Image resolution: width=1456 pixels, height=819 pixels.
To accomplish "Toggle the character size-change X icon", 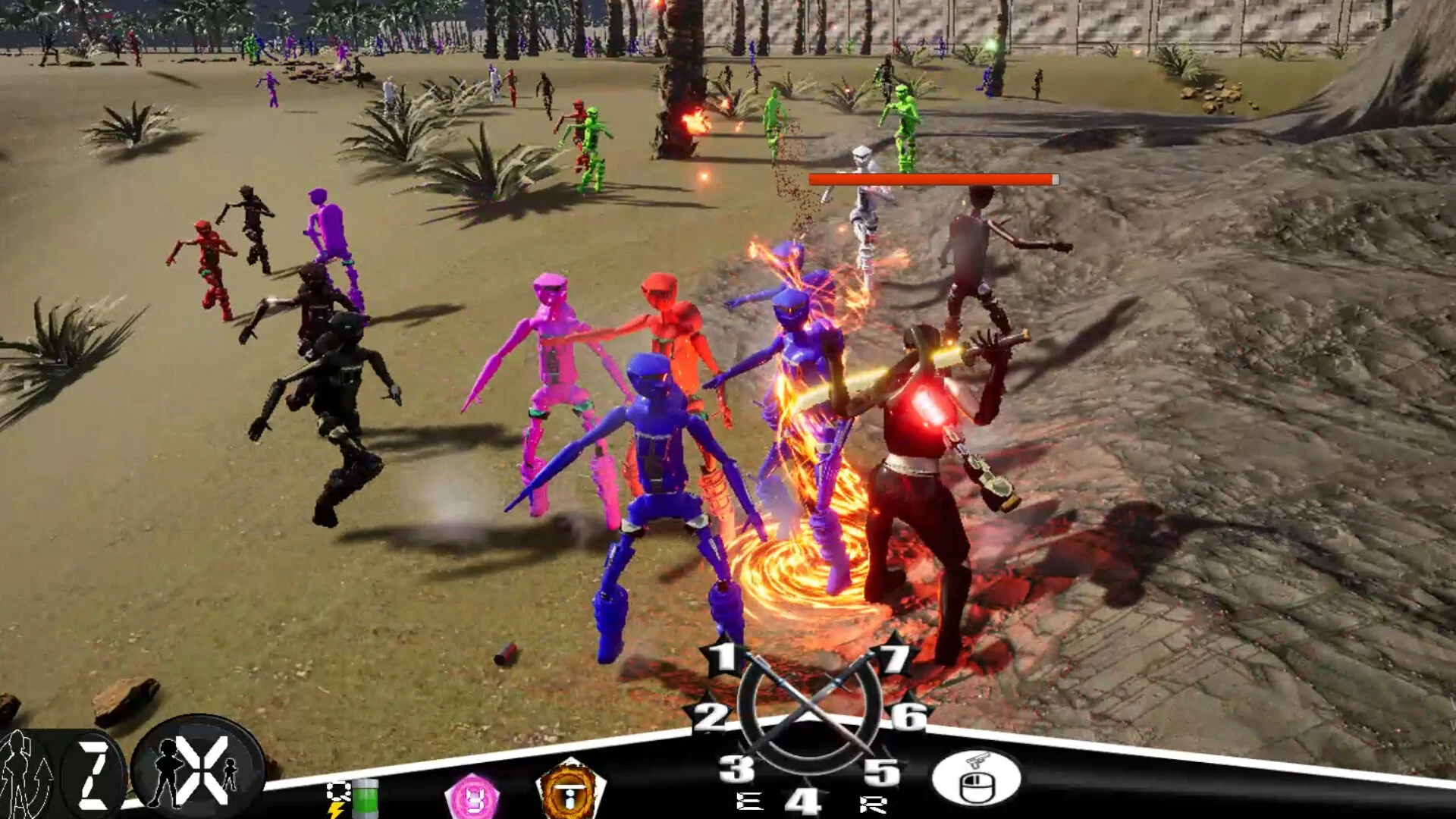I will (x=199, y=770).
